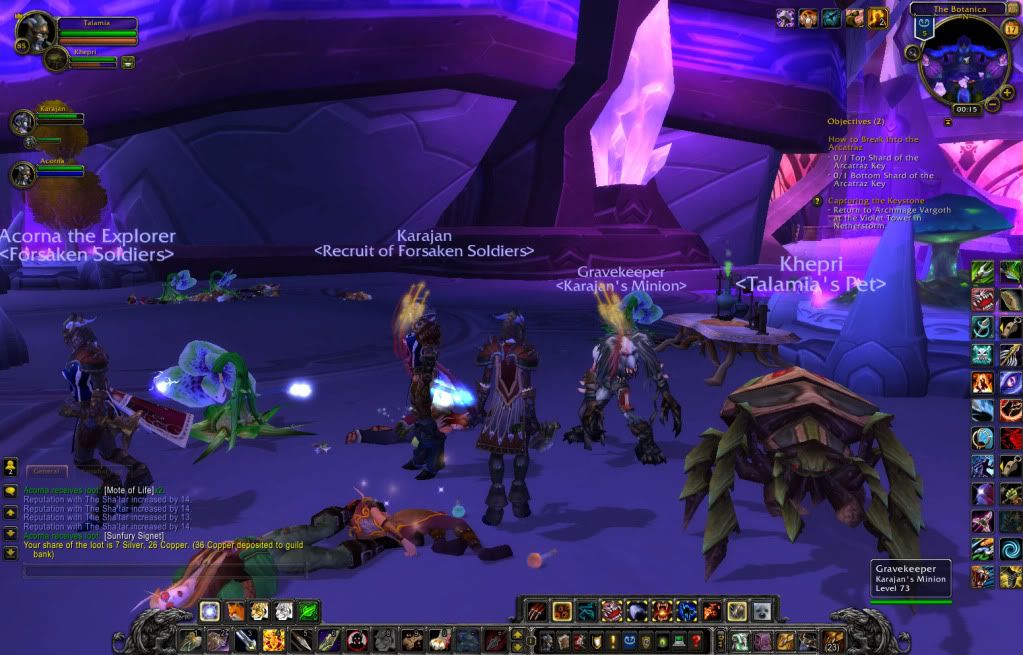Open the red question mark help button
Screen dimensions: 1023x655
tap(697, 640)
